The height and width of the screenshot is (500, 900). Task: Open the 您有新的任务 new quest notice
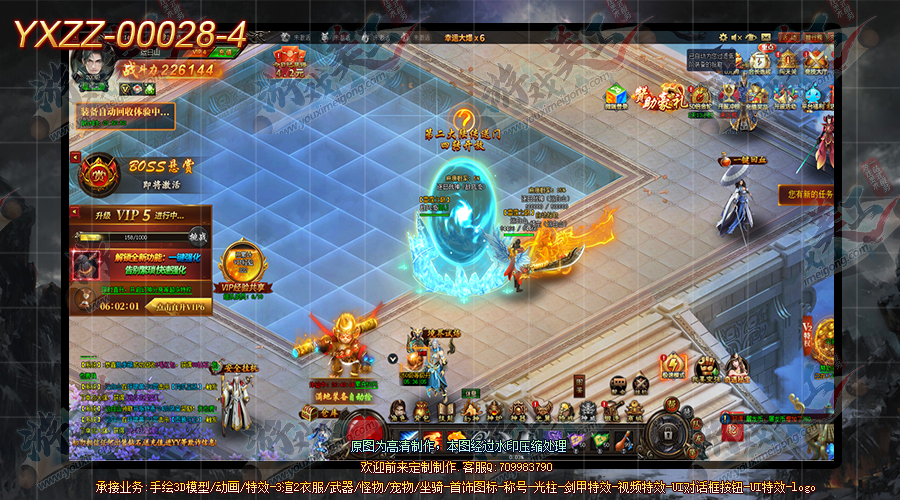pyautogui.click(x=808, y=193)
